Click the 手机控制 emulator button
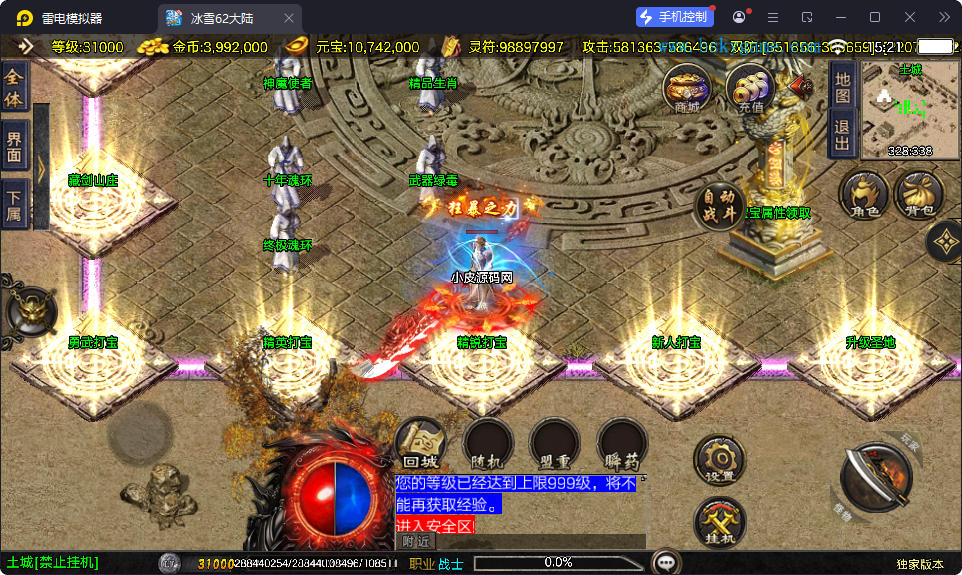962x575 pixels. click(x=675, y=17)
